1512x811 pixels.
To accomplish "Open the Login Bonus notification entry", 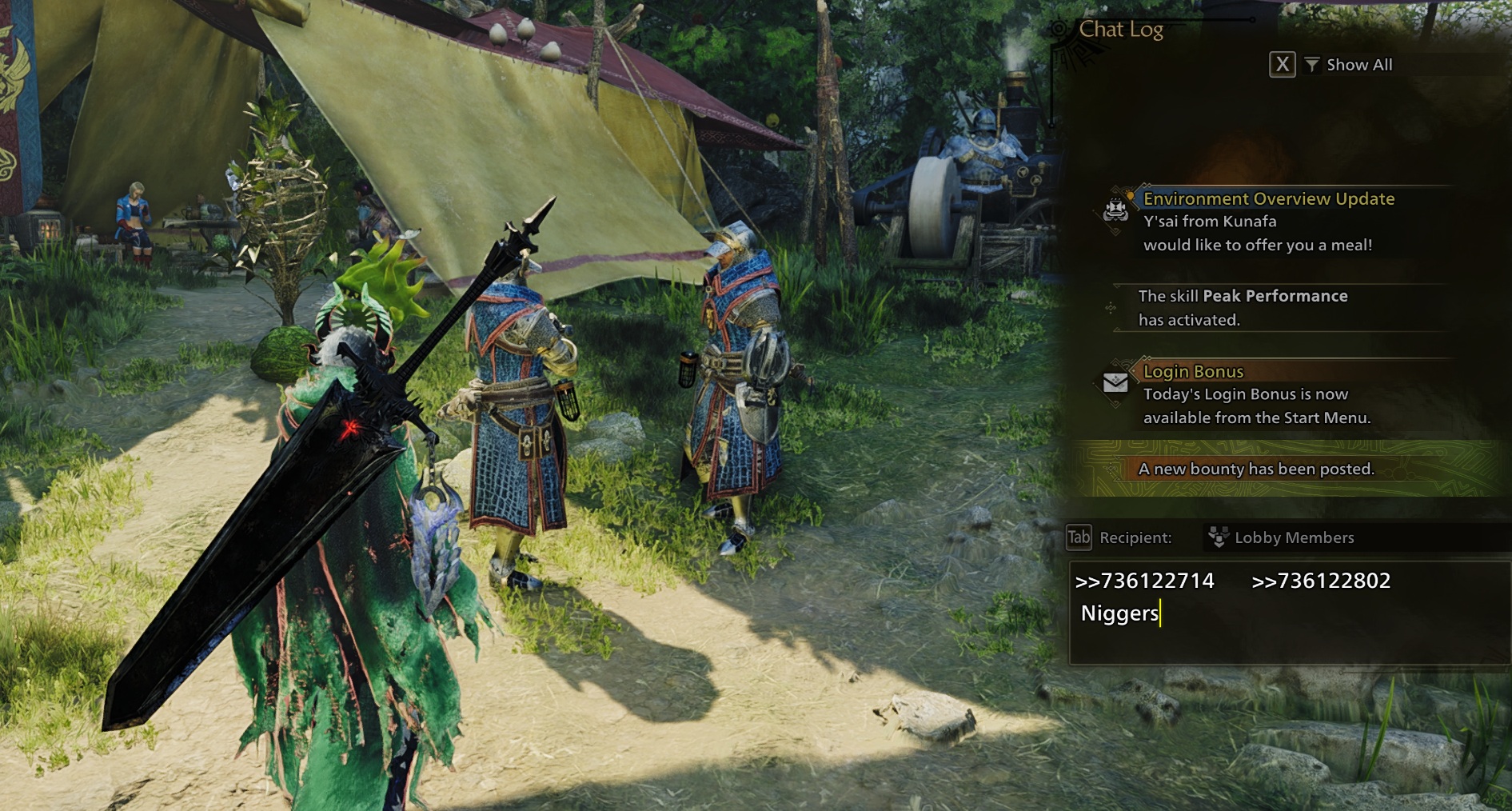I will pyautogui.click(x=1255, y=394).
